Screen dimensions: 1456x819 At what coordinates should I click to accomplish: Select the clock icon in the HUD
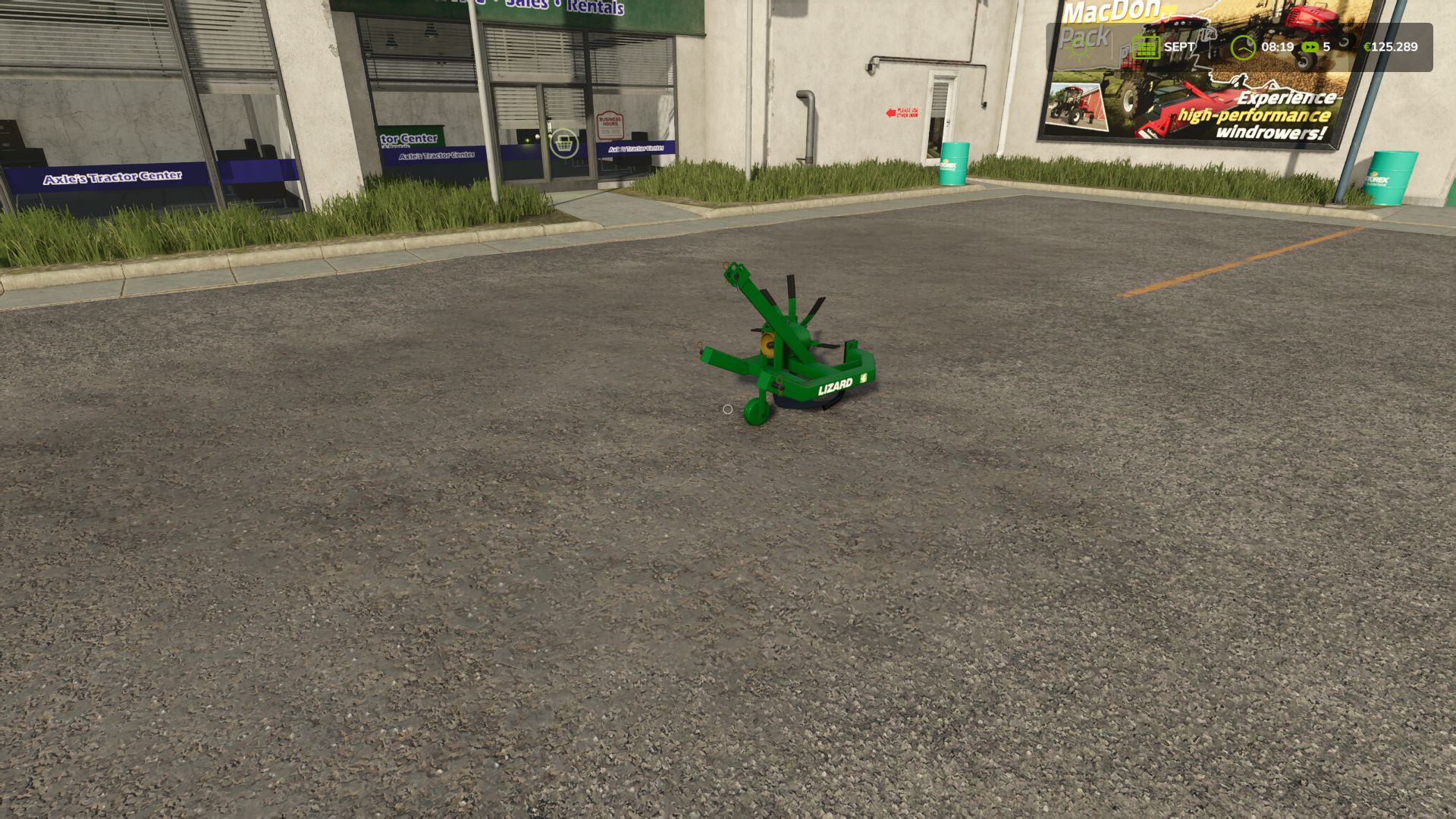tap(1243, 47)
